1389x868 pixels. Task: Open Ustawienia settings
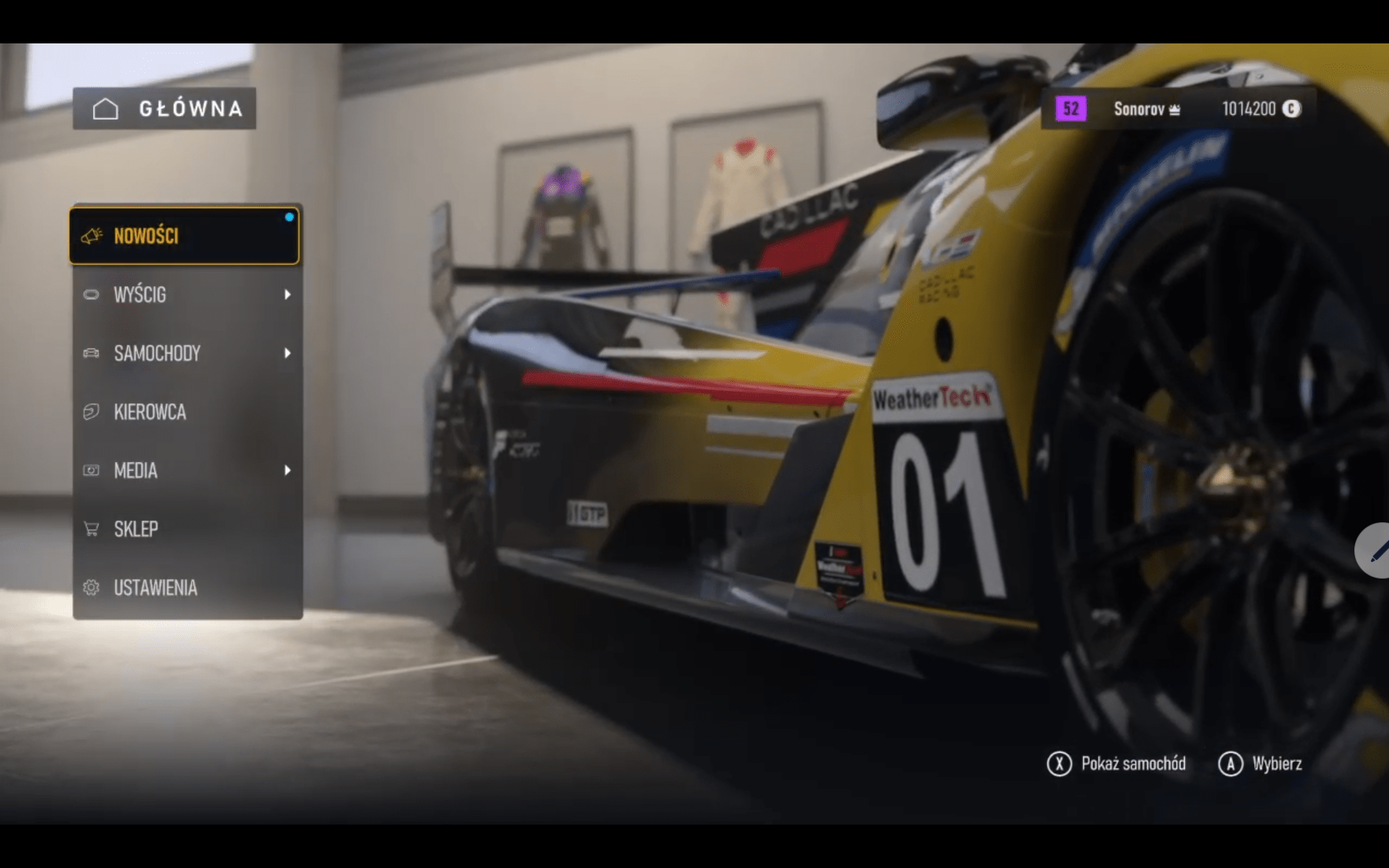[x=187, y=587]
